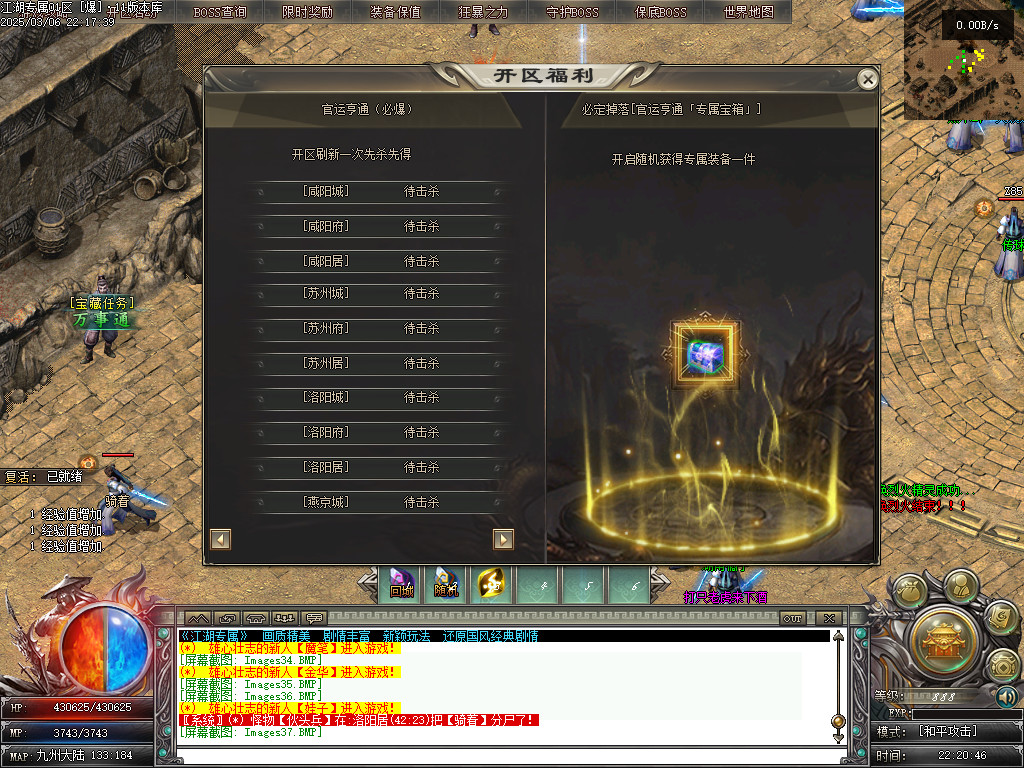Go to the next page of kill list
The image size is (1024, 768).
(x=503, y=539)
